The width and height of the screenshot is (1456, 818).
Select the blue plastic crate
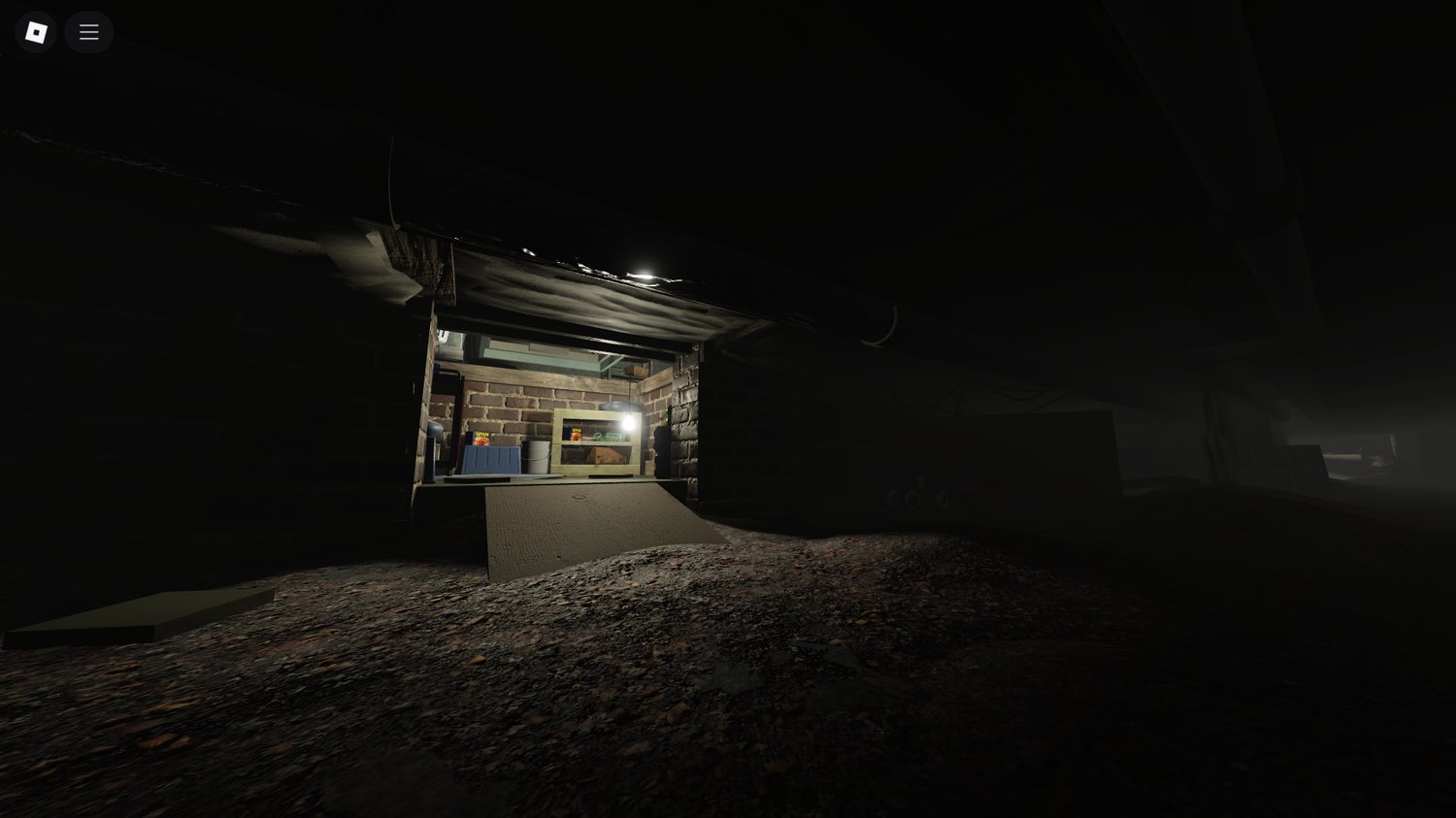[x=489, y=462]
